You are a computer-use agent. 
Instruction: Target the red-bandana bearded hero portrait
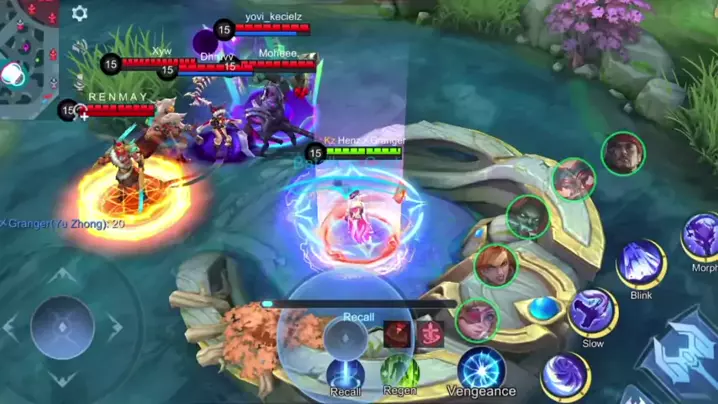(x=623, y=153)
